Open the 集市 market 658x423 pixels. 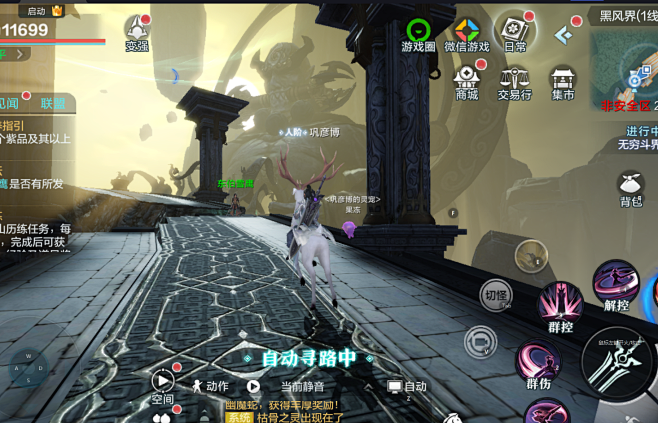click(563, 82)
